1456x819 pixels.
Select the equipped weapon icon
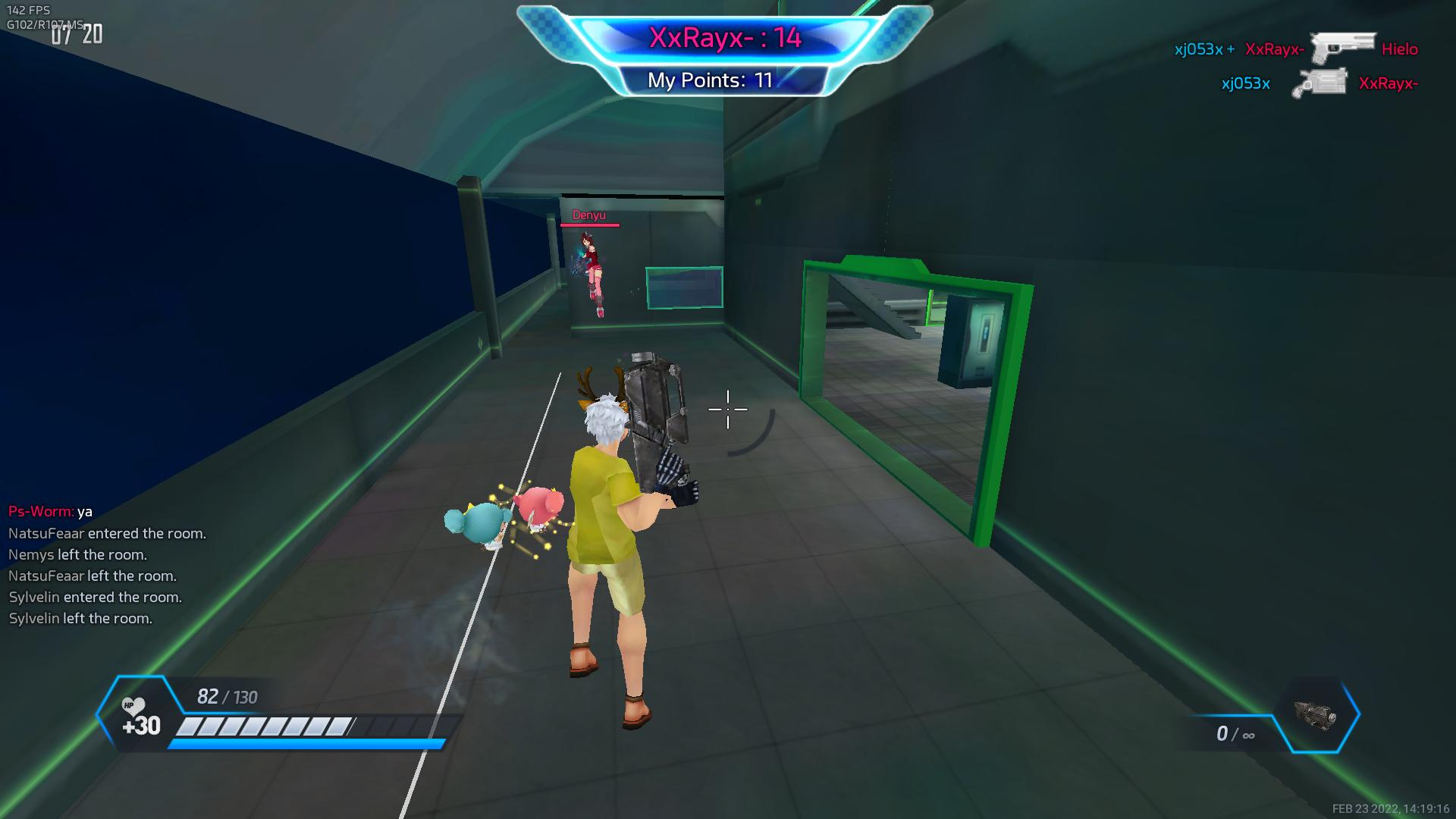pyautogui.click(x=1316, y=715)
